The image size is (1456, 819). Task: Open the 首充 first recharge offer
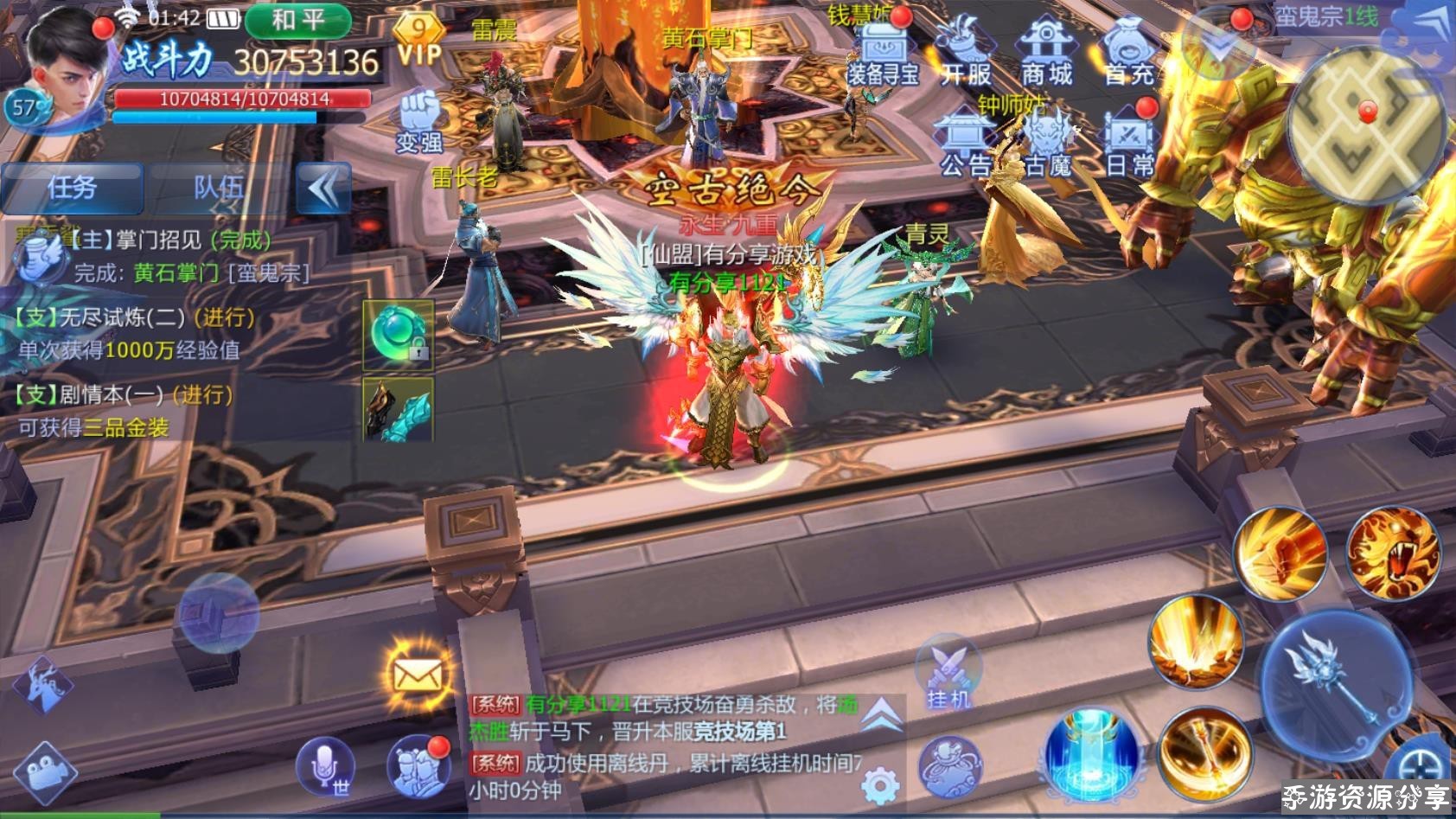tap(1128, 52)
